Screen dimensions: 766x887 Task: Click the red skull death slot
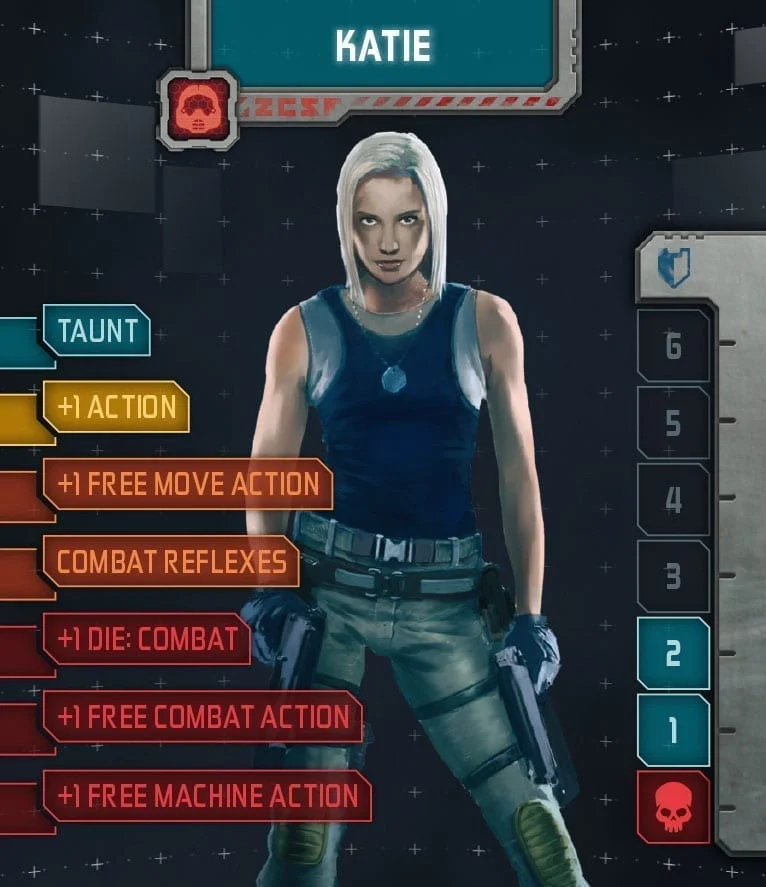pyautogui.click(x=673, y=807)
